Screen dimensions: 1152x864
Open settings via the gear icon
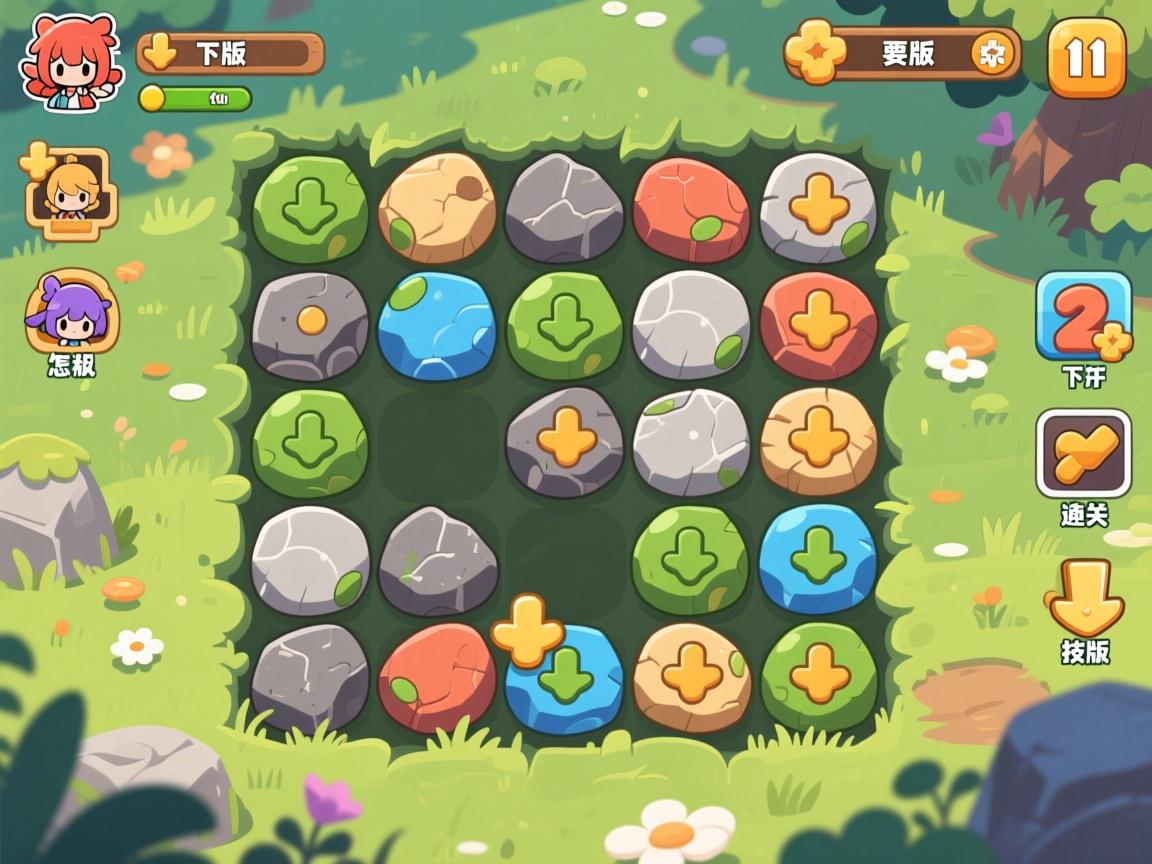click(992, 54)
